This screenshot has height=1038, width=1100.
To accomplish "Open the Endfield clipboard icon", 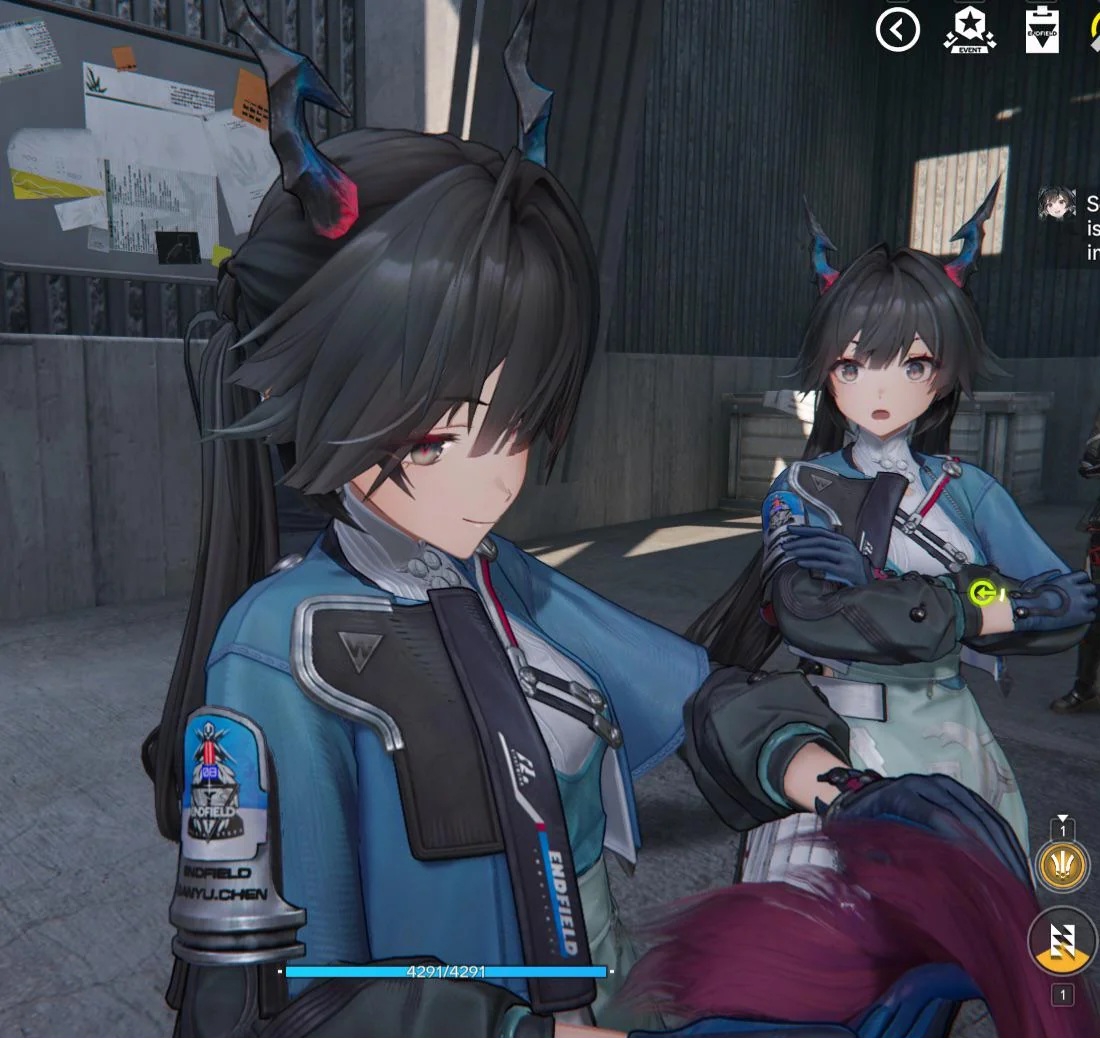I will pyautogui.click(x=1041, y=30).
